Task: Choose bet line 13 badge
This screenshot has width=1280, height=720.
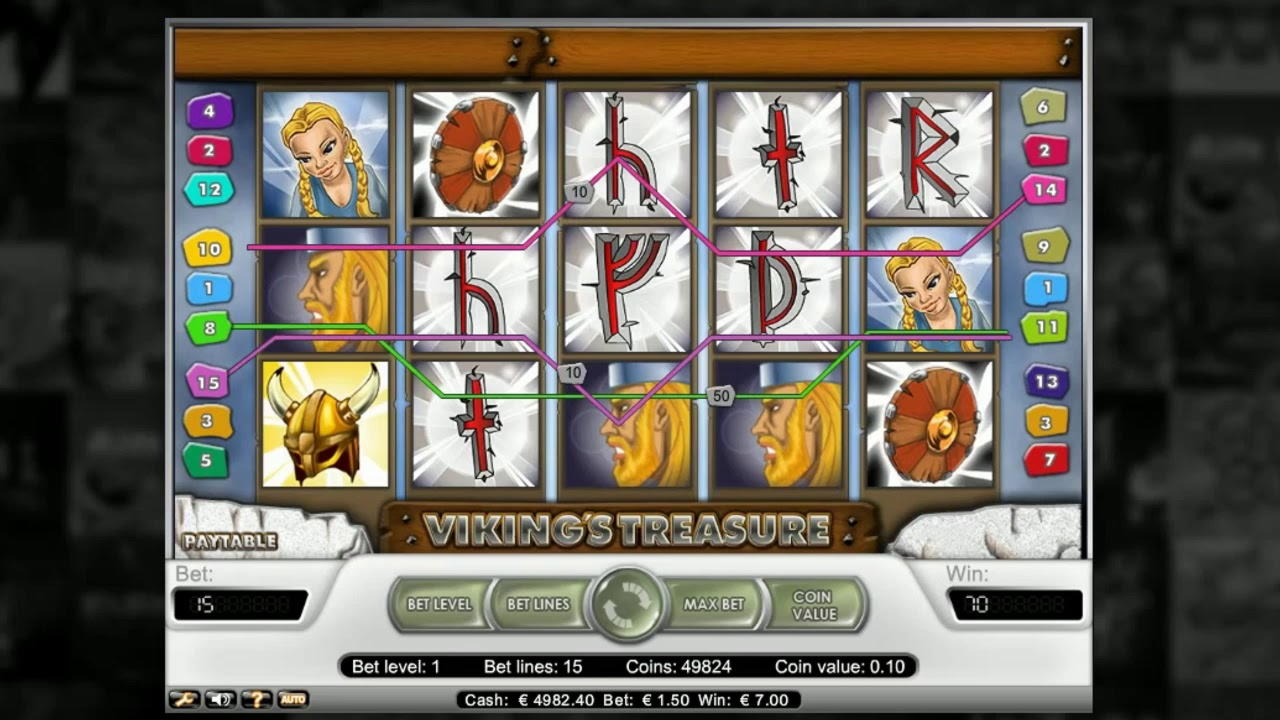Action: pos(1046,381)
